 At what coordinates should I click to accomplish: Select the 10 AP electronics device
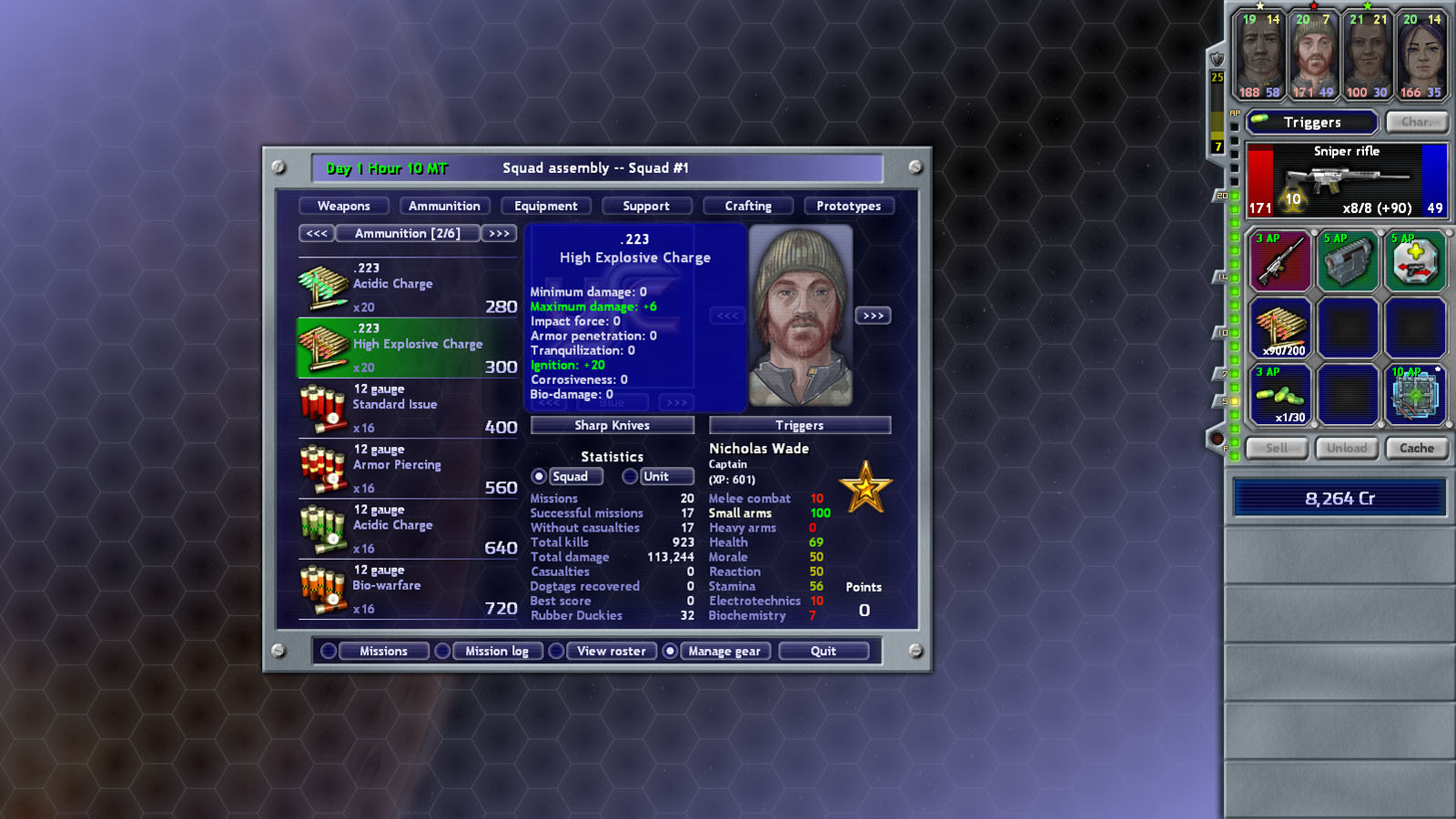[x=1416, y=397]
